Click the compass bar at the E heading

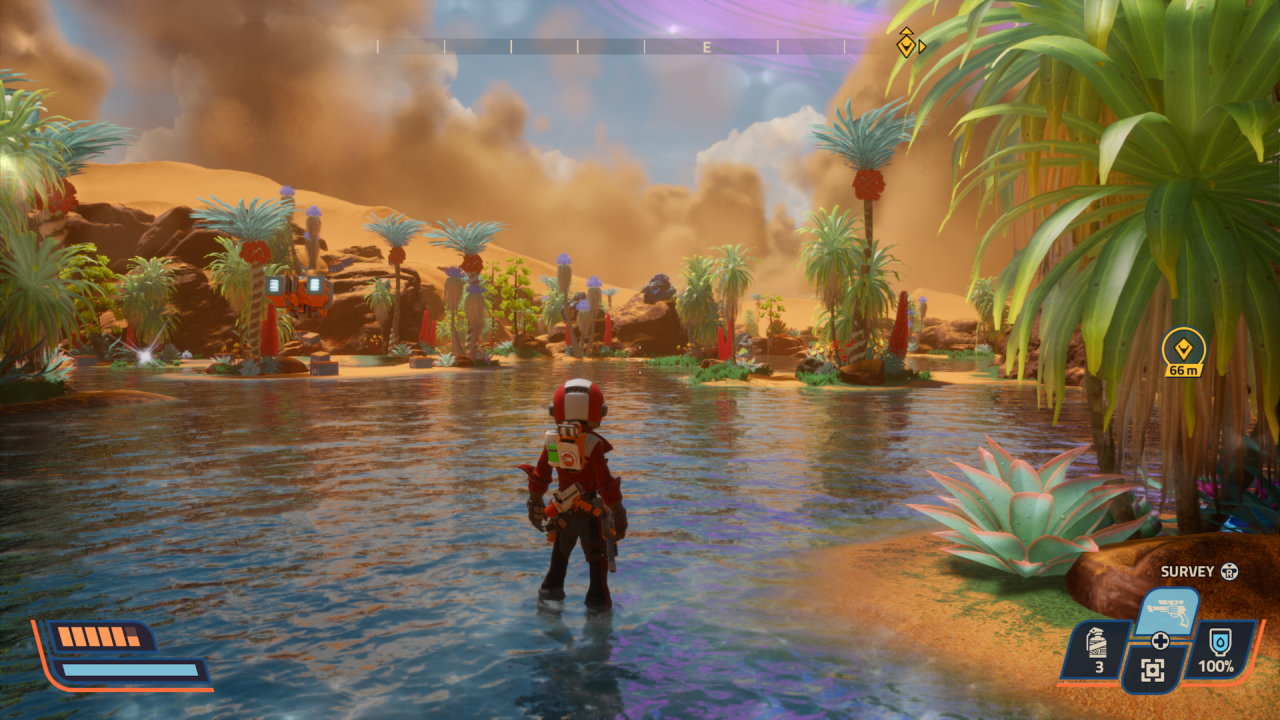pyautogui.click(x=706, y=47)
